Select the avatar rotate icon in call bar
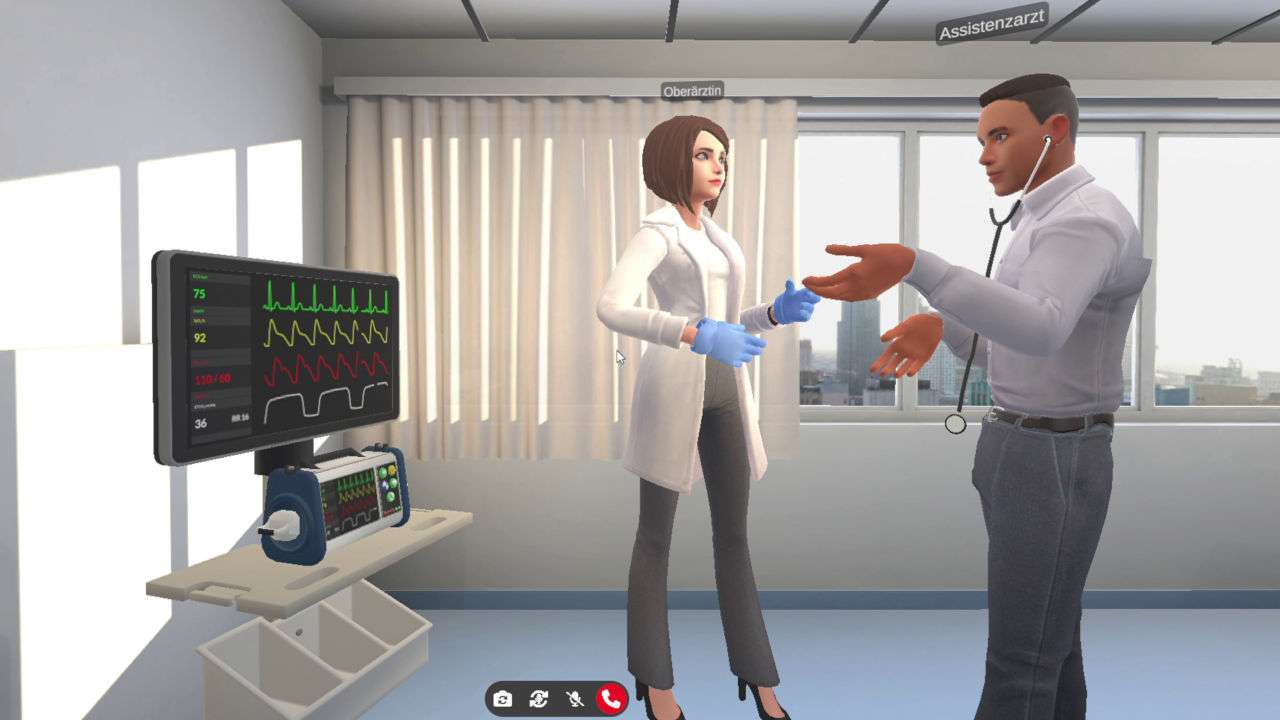 coord(538,700)
